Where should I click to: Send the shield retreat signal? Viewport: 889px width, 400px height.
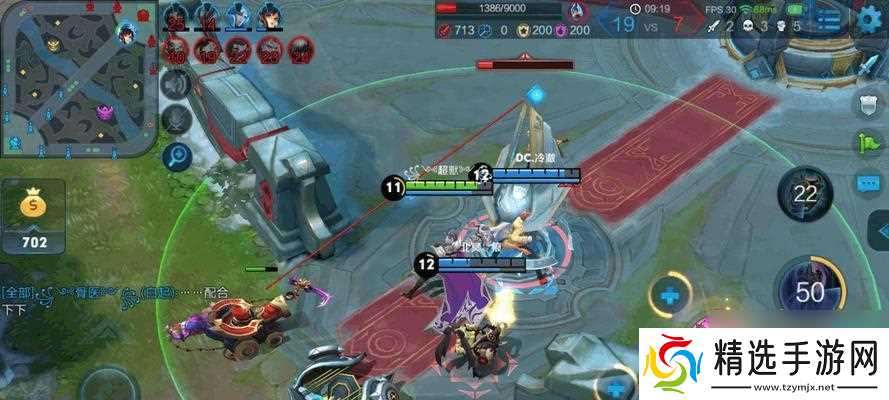pos(867,103)
